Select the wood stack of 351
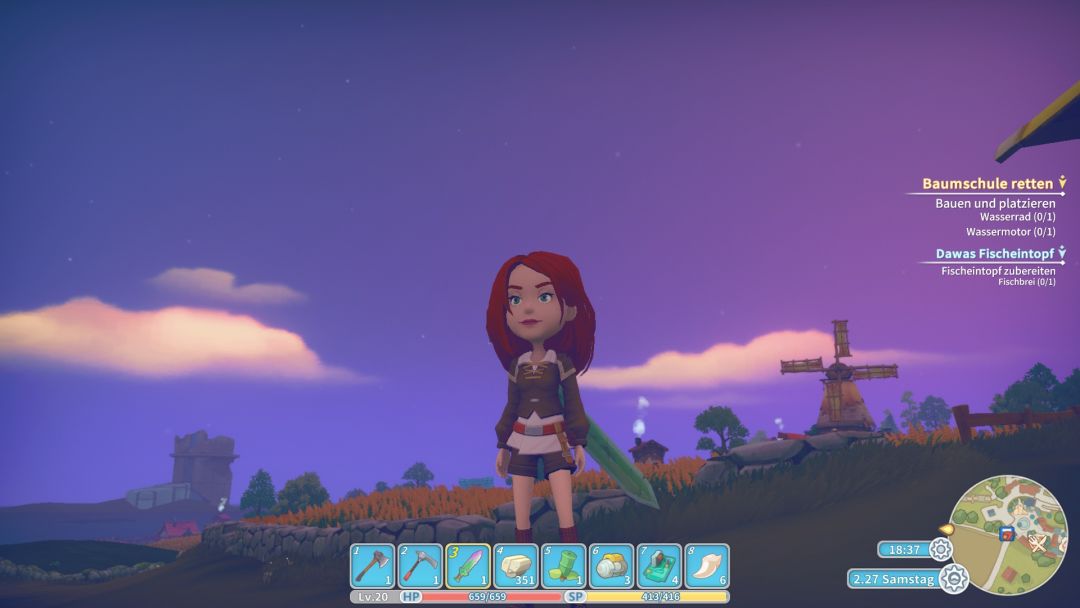 tap(516, 566)
